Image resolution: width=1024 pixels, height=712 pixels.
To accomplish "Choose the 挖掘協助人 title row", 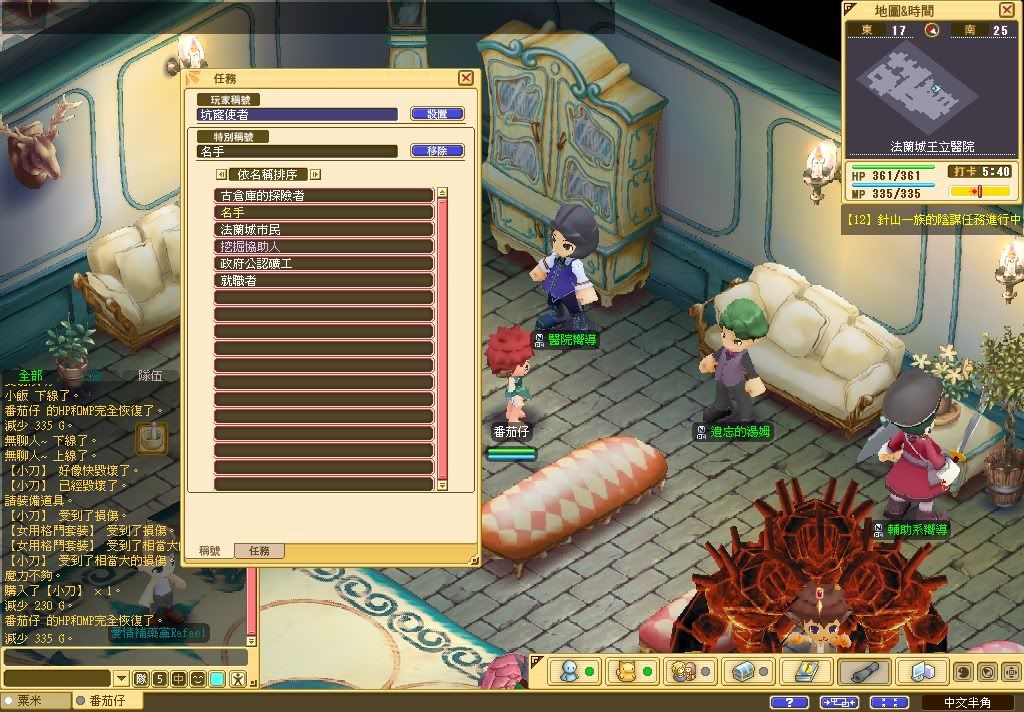I will pos(324,246).
